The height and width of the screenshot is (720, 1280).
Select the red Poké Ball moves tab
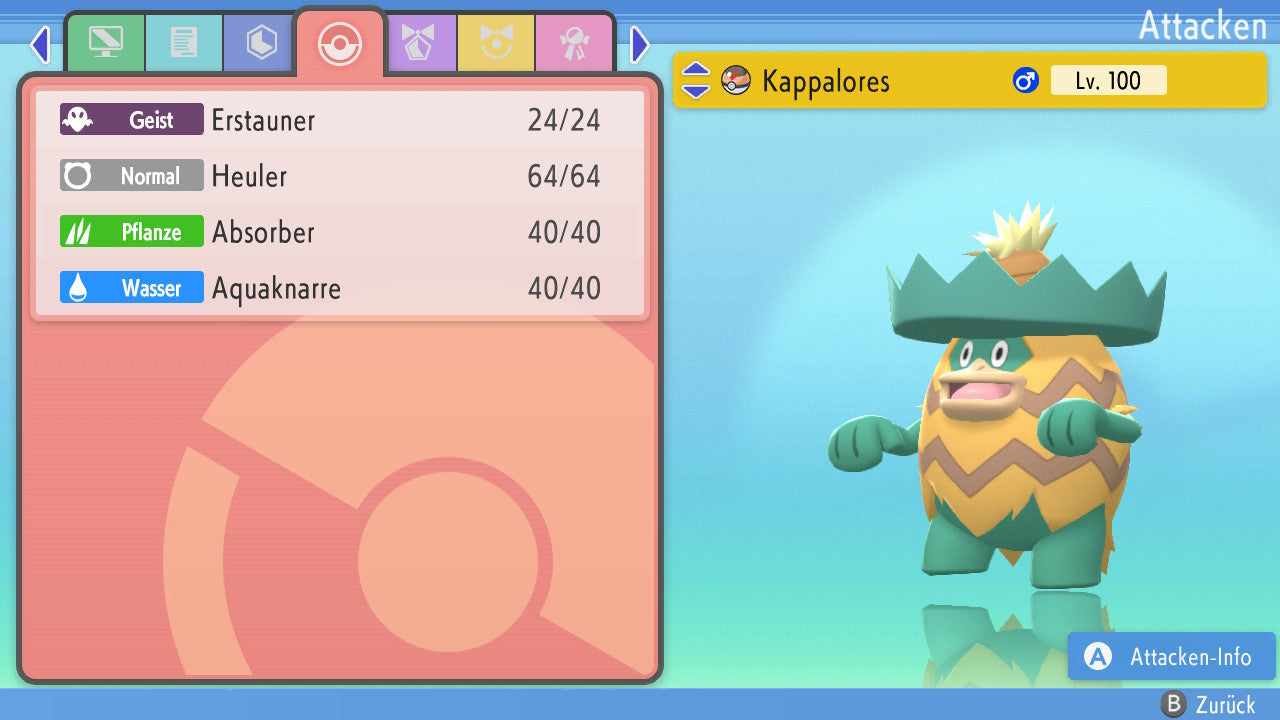click(x=339, y=44)
